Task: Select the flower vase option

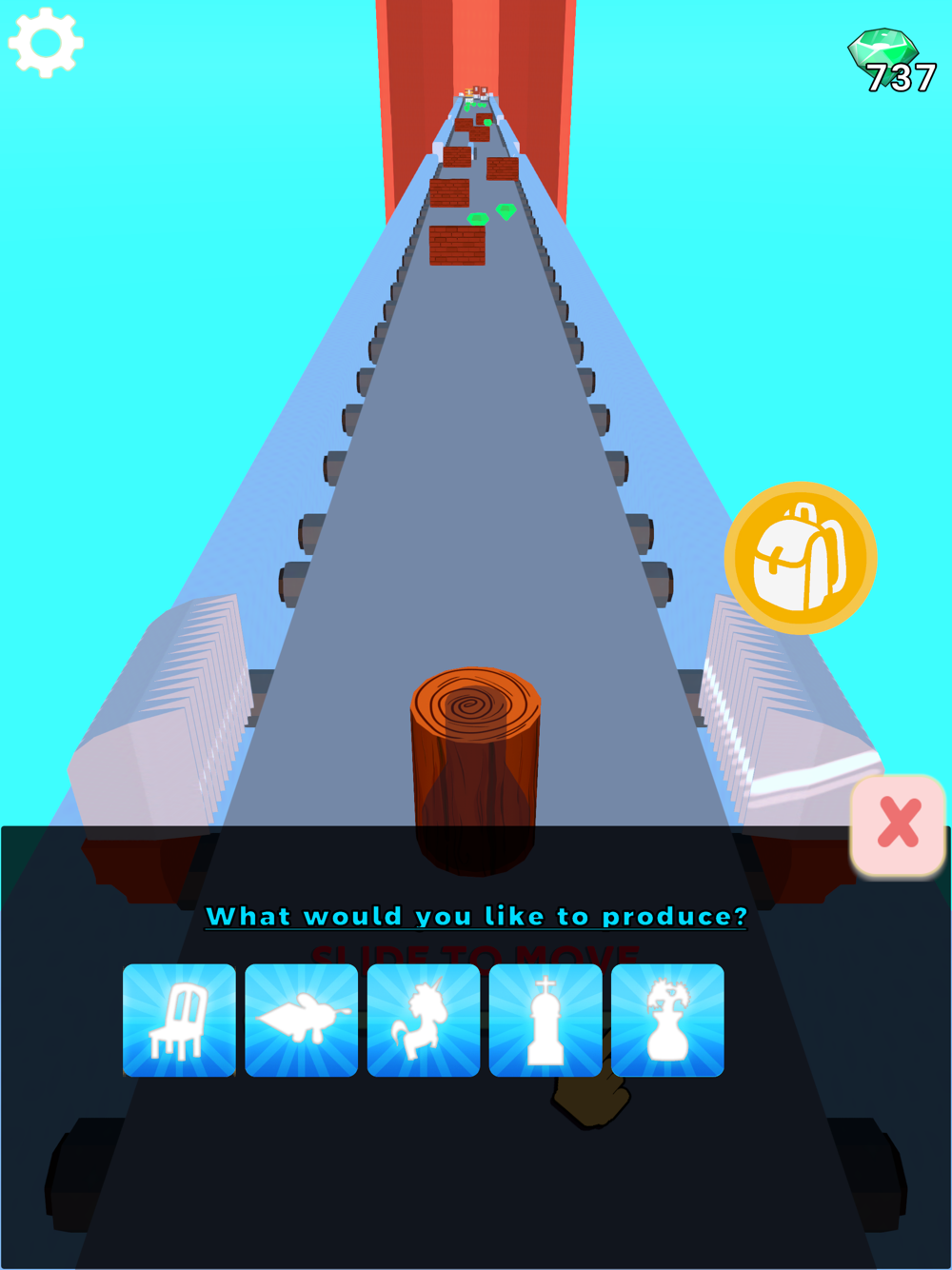Action: [667, 1020]
